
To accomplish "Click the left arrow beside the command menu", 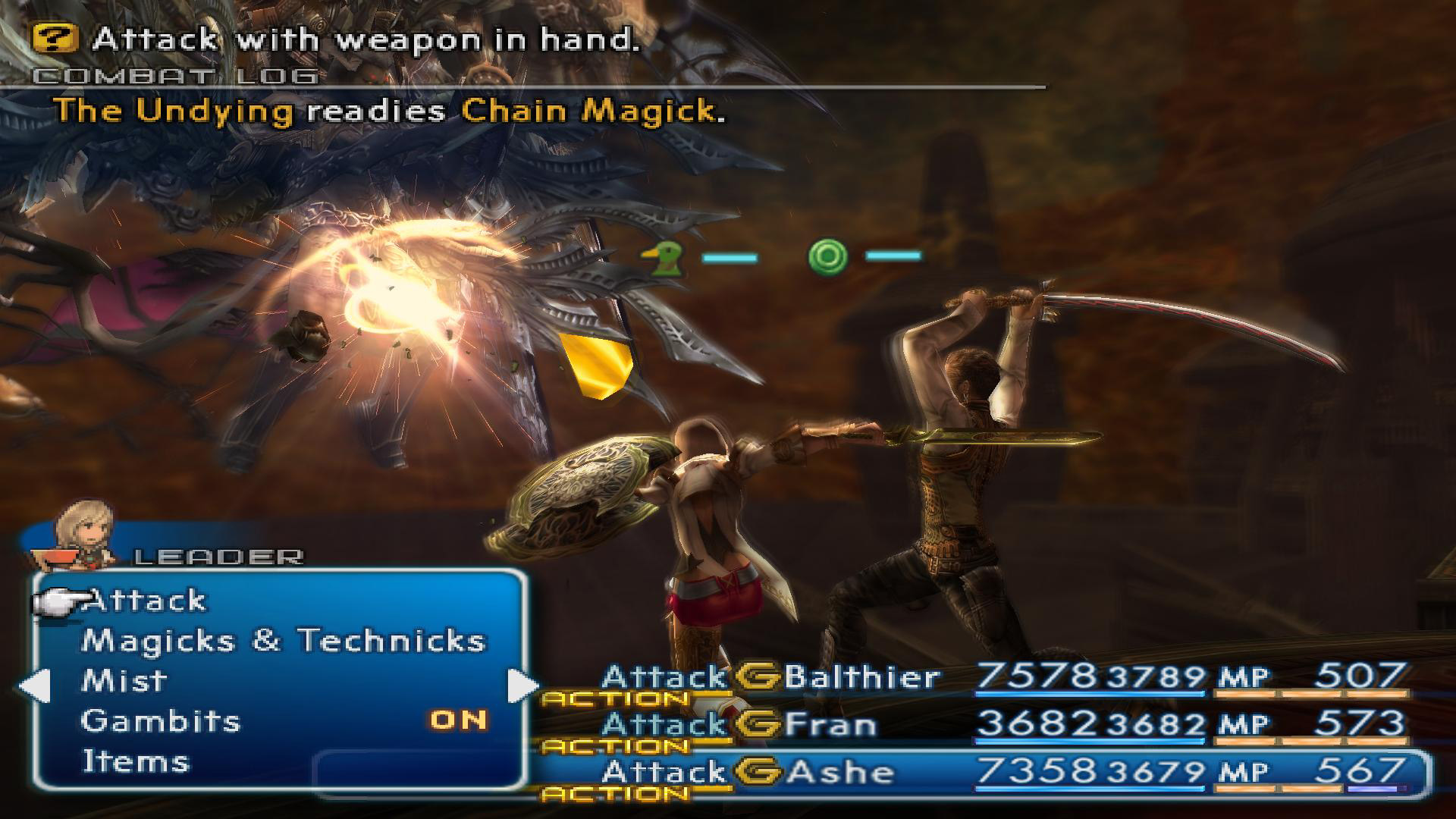I will point(34,686).
